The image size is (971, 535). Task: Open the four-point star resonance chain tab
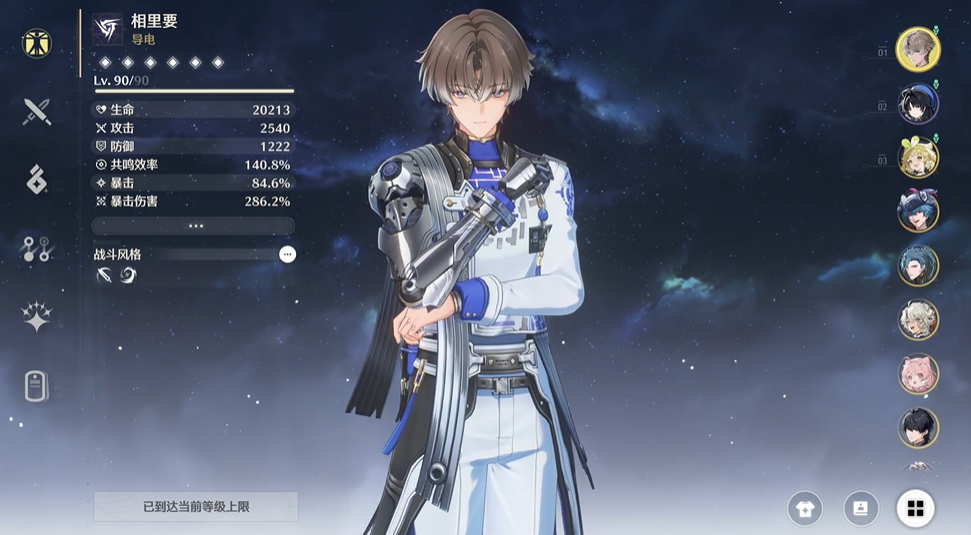tap(37, 317)
